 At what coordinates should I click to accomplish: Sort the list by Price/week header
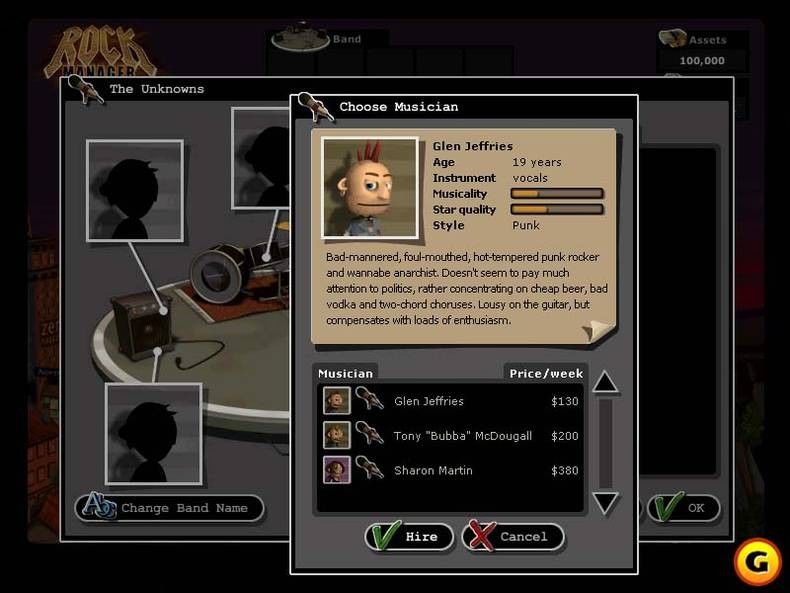click(546, 374)
